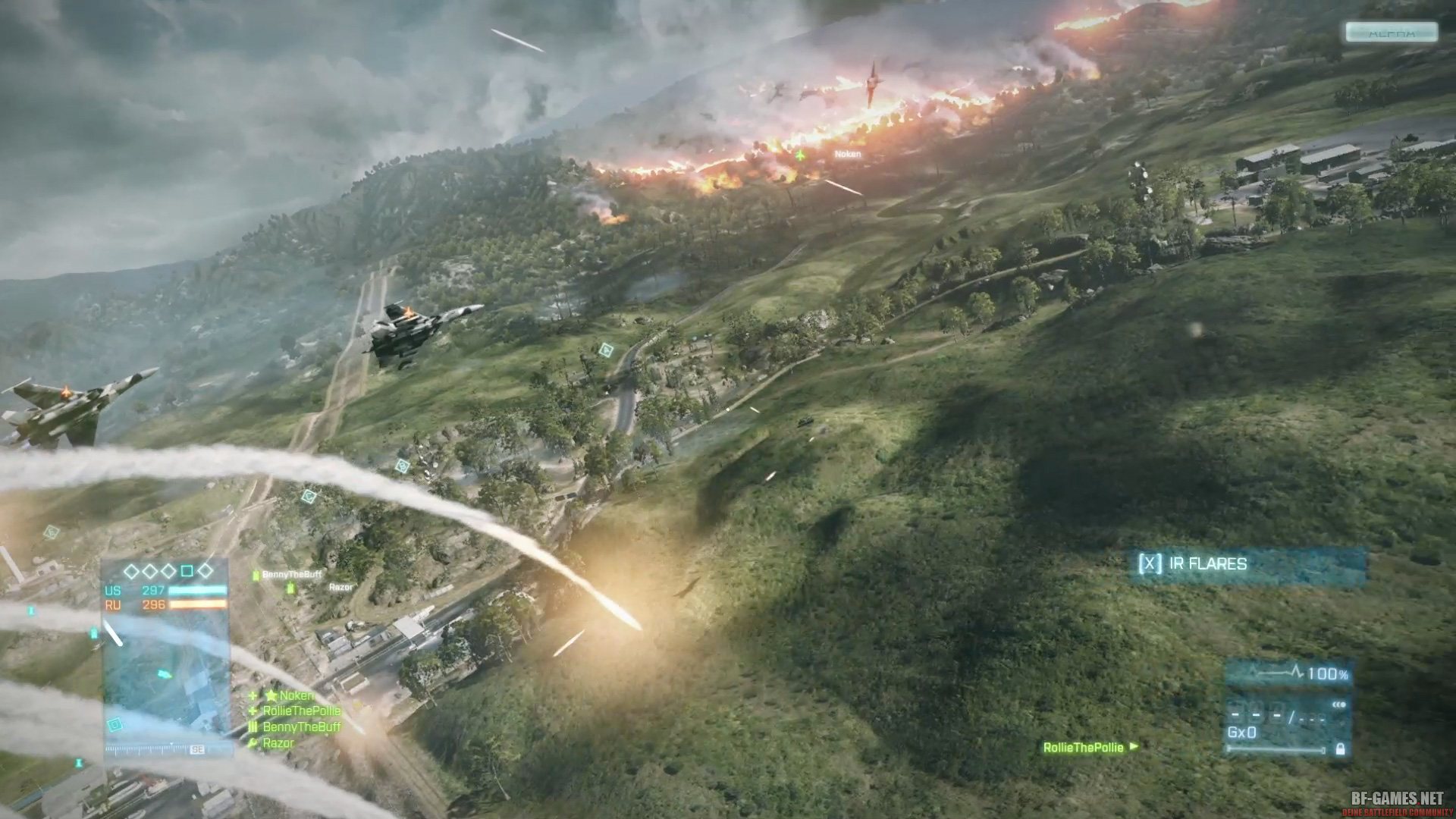Select RollieThePollie in the squad list
The height and width of the screenshot is (819, 1456).
click(x=301, y=711)
